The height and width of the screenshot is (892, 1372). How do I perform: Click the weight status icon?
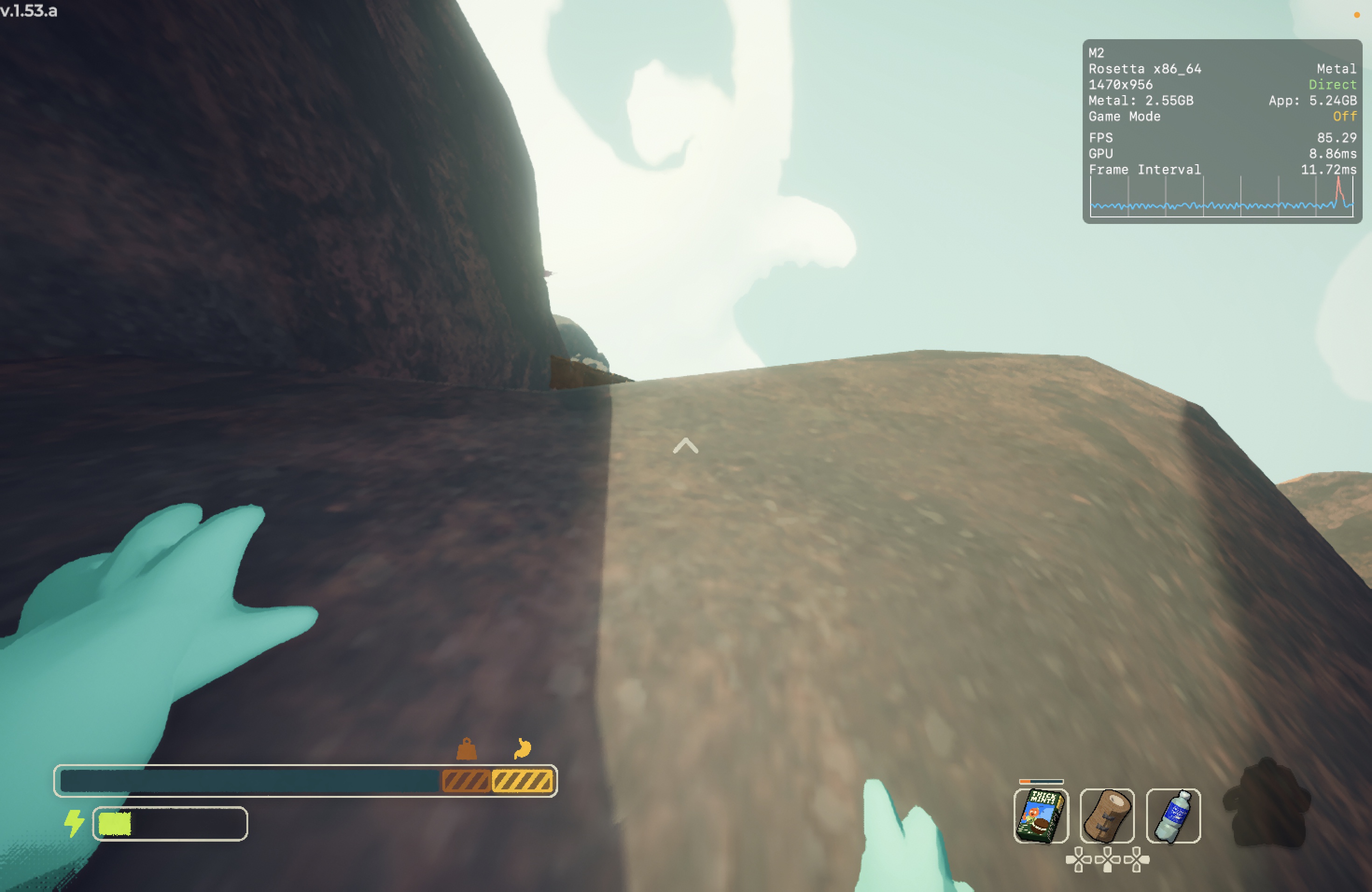pyautogui.click(x=466, y=749)
